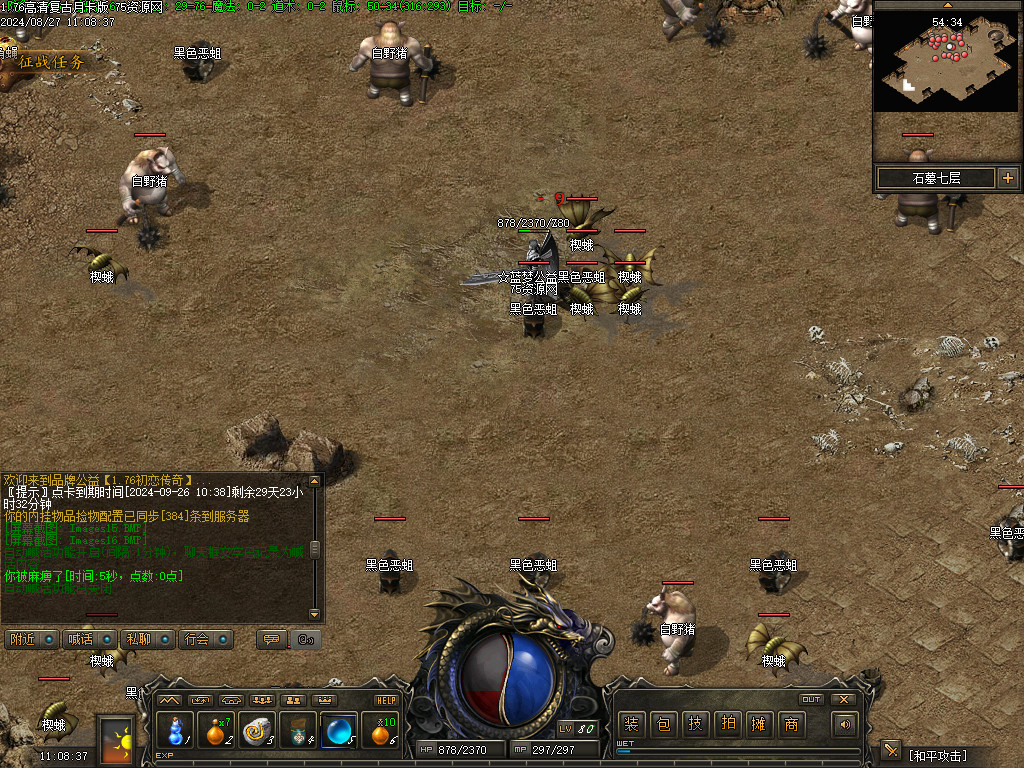Image resolution: width=1024 pixels, height=768 pixels.
Task: Use the orange potion stack in slot 2
Action: 217,730
